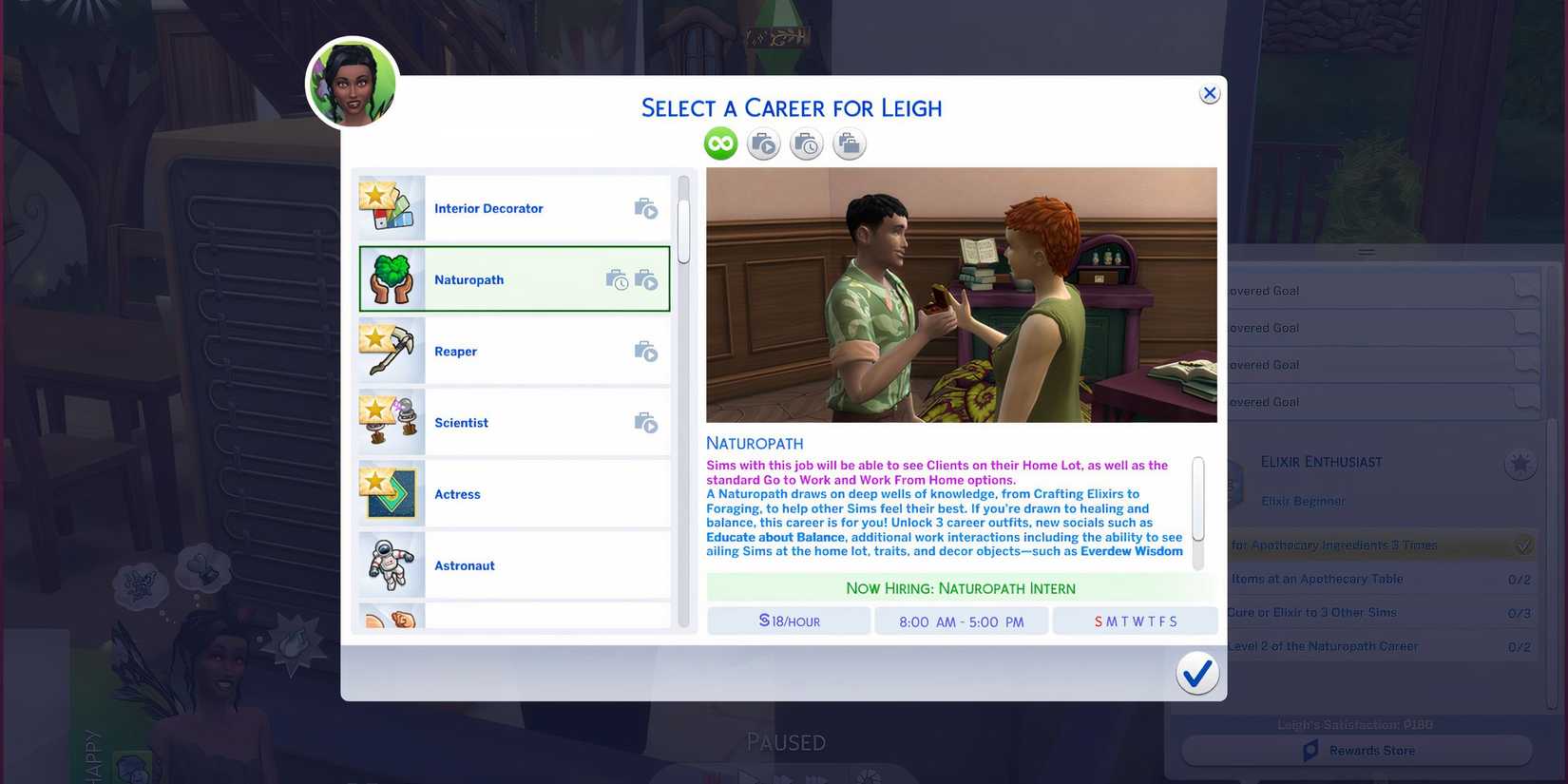Image resolution: width=1568 pixels, height=784 pixels.
Task: Click the briefcase icon next to Interior Decorator
Action: tap(646, 208)
